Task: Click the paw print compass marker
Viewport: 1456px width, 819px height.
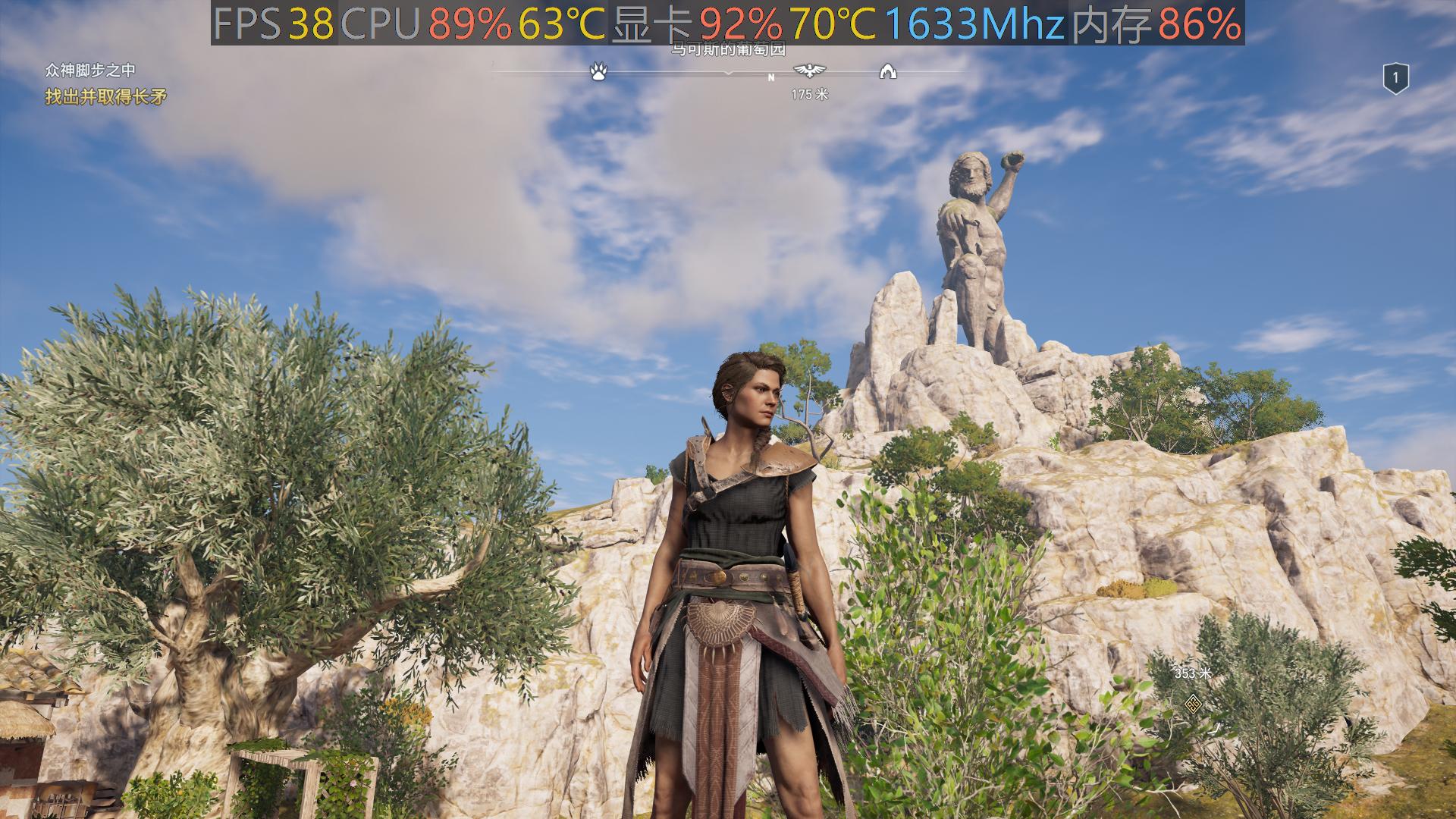Action: tap(598, 72)
